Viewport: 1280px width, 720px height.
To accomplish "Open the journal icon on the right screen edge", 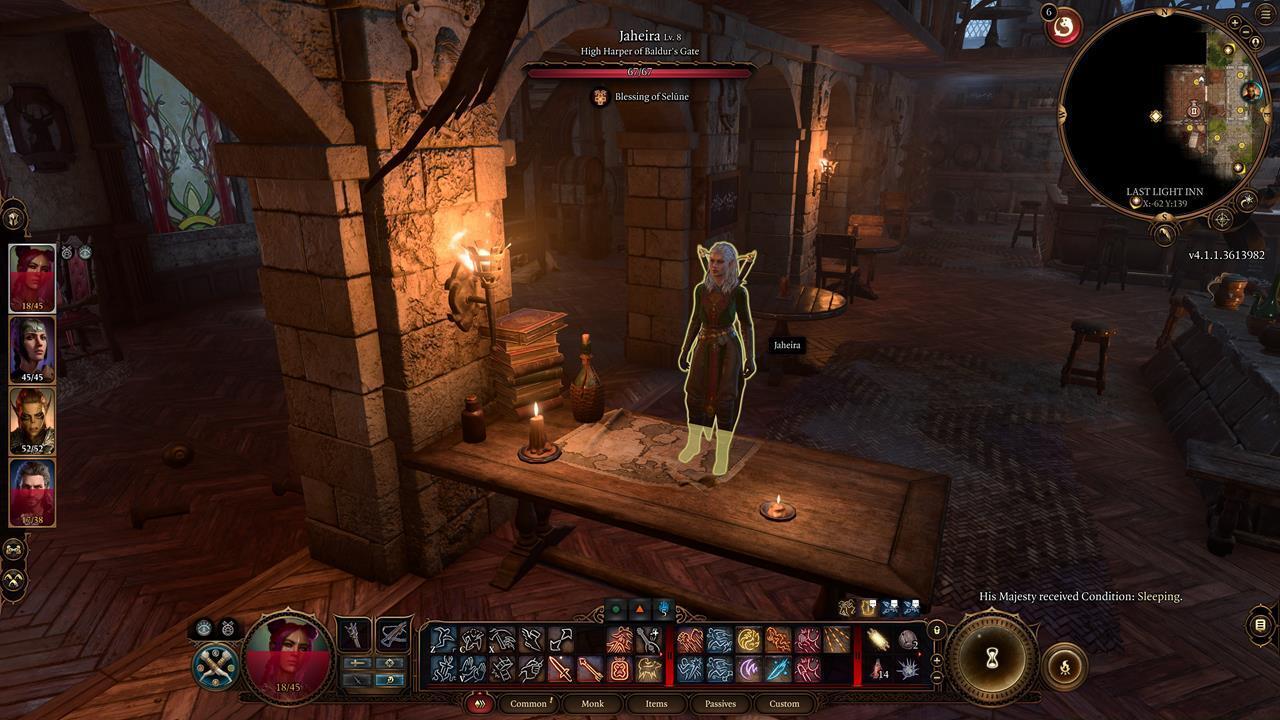I will (1258, 624).
